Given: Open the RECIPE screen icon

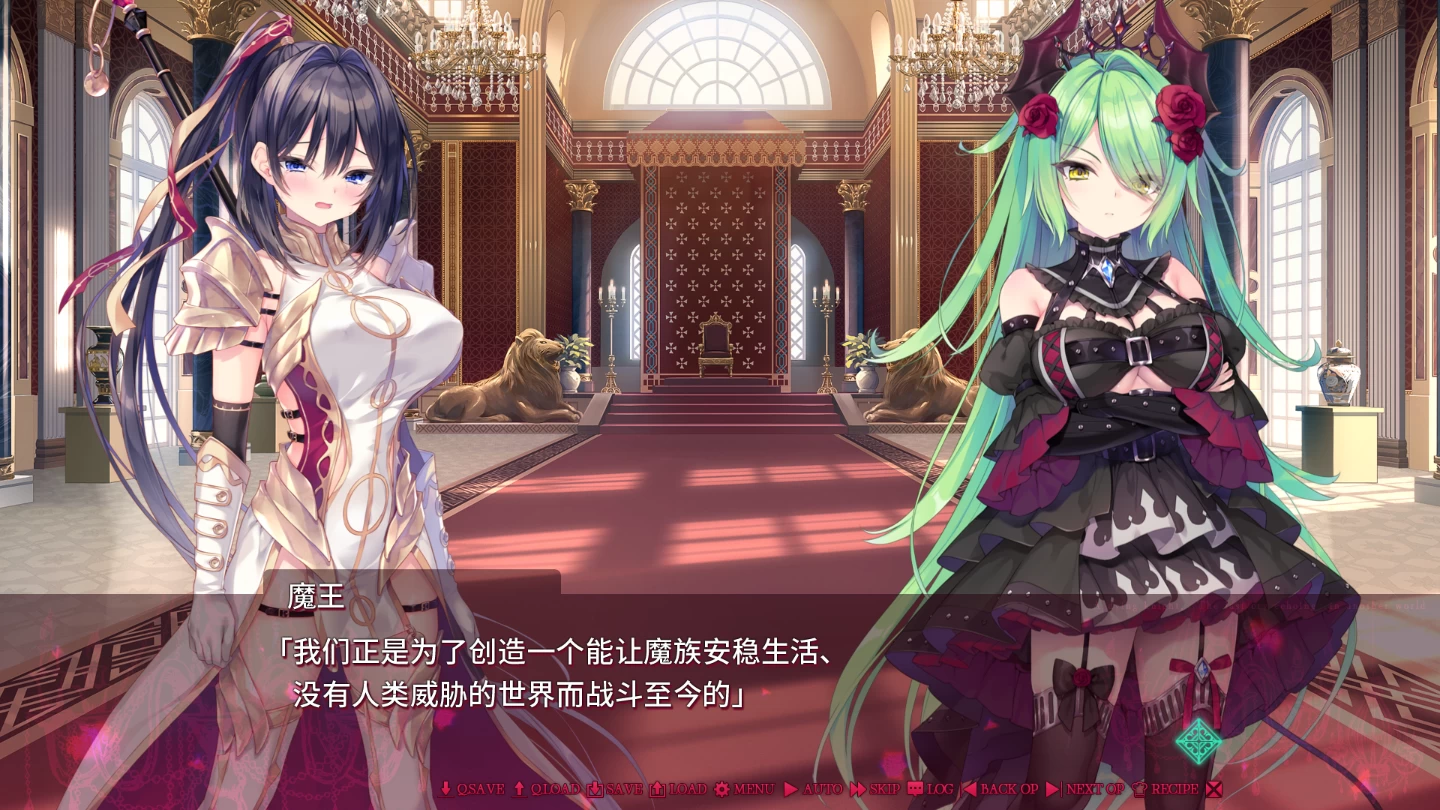Looking at the screenshot, I should (1139, 789).
